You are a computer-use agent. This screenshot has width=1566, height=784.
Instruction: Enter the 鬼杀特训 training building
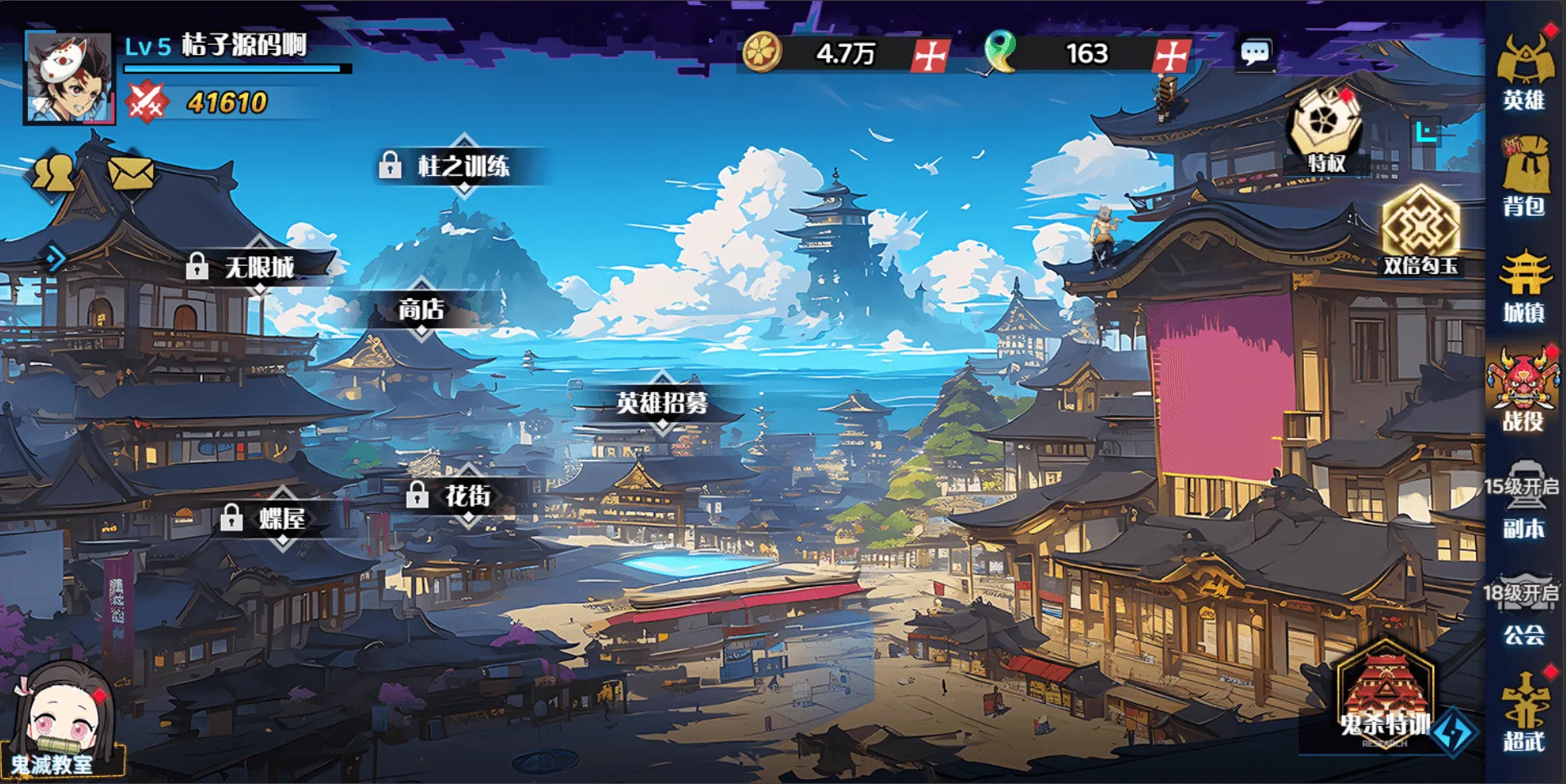[1385, 694]
